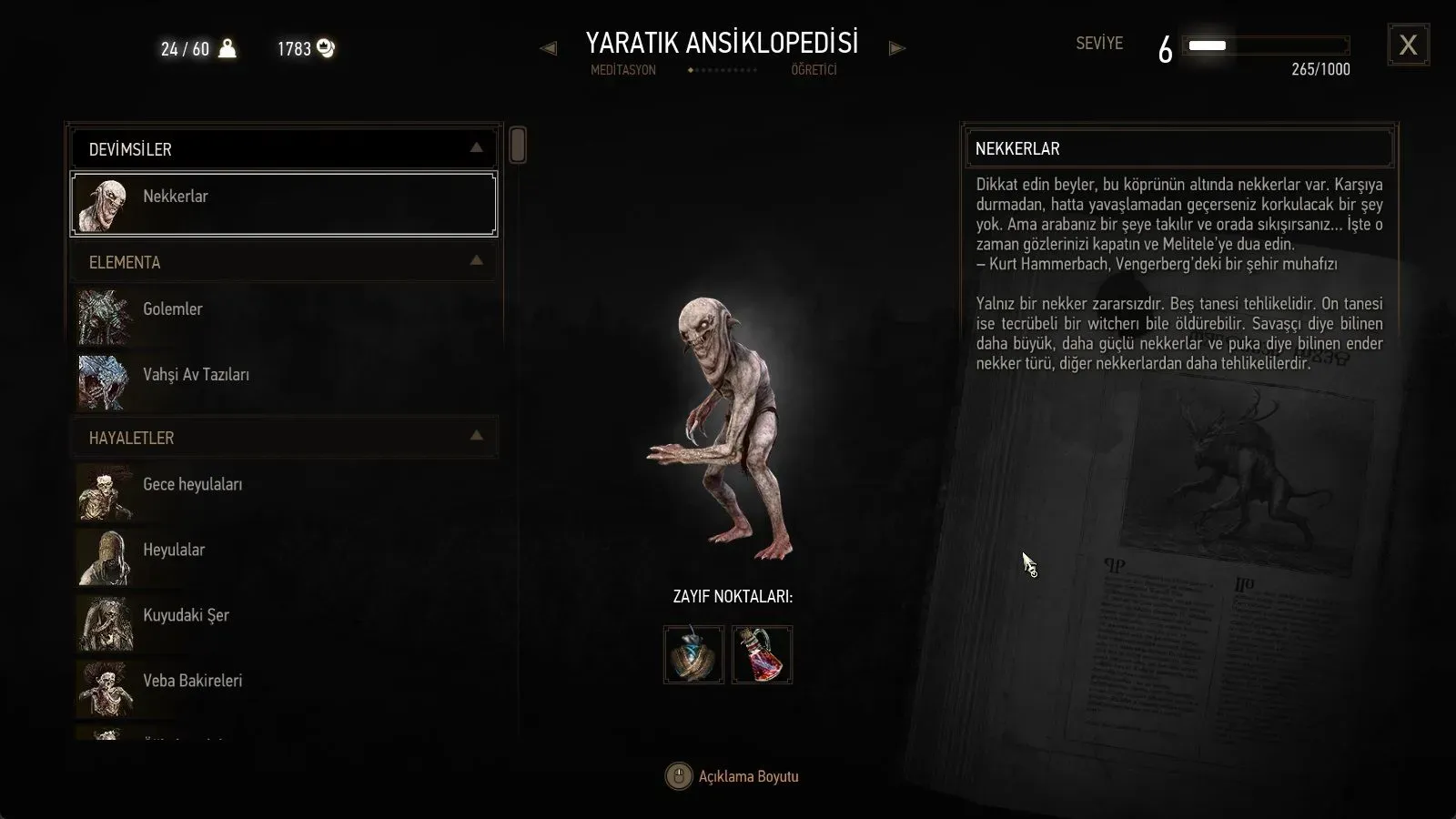Choose the Heyulalar entry
The width and height of the screenshot is (1456, 819).
click(x=284, y=556)
